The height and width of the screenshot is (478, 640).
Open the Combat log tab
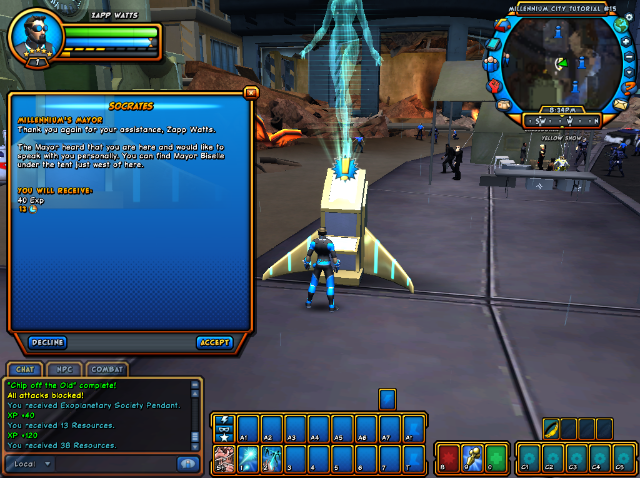107,370
